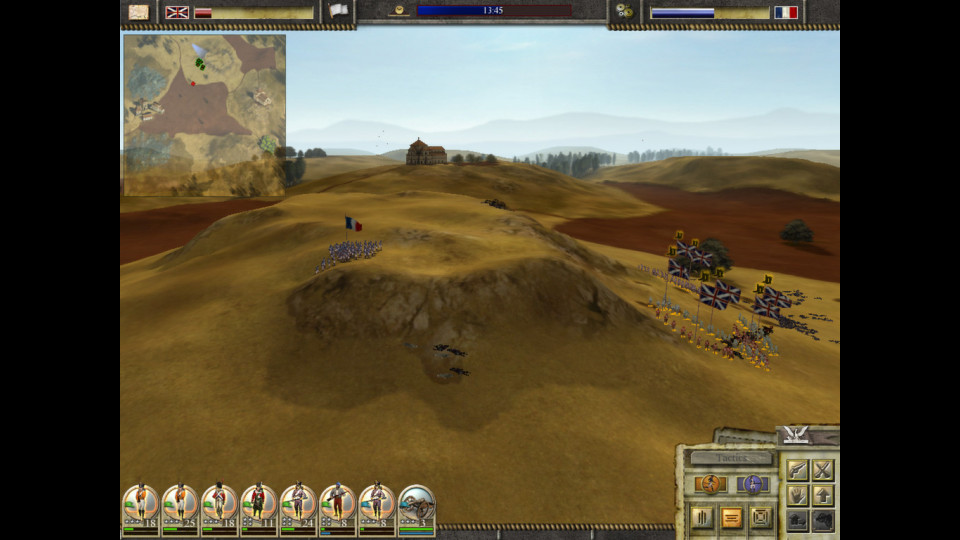
Task: Choose the highlighted line formation button
Action: pyautogui.click(x=732, y=518)
